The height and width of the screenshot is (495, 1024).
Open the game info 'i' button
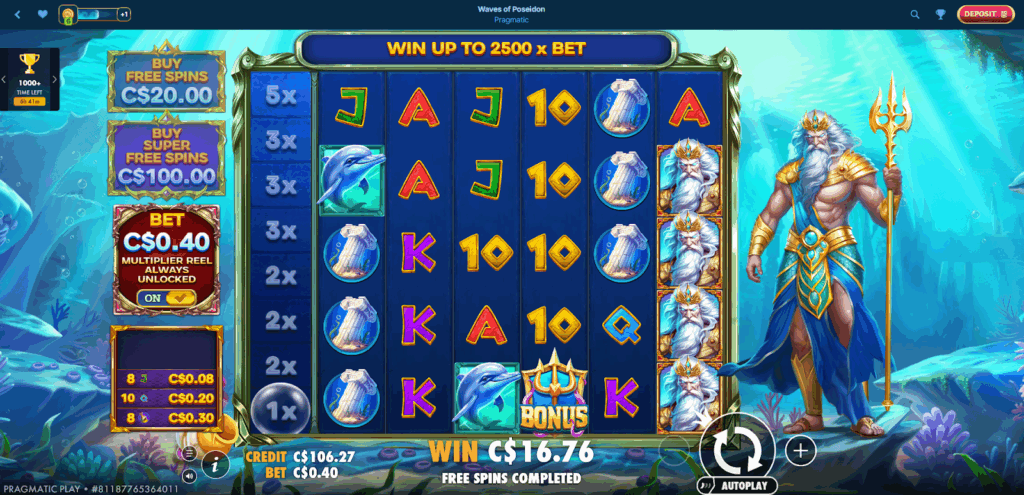[214, 463]
